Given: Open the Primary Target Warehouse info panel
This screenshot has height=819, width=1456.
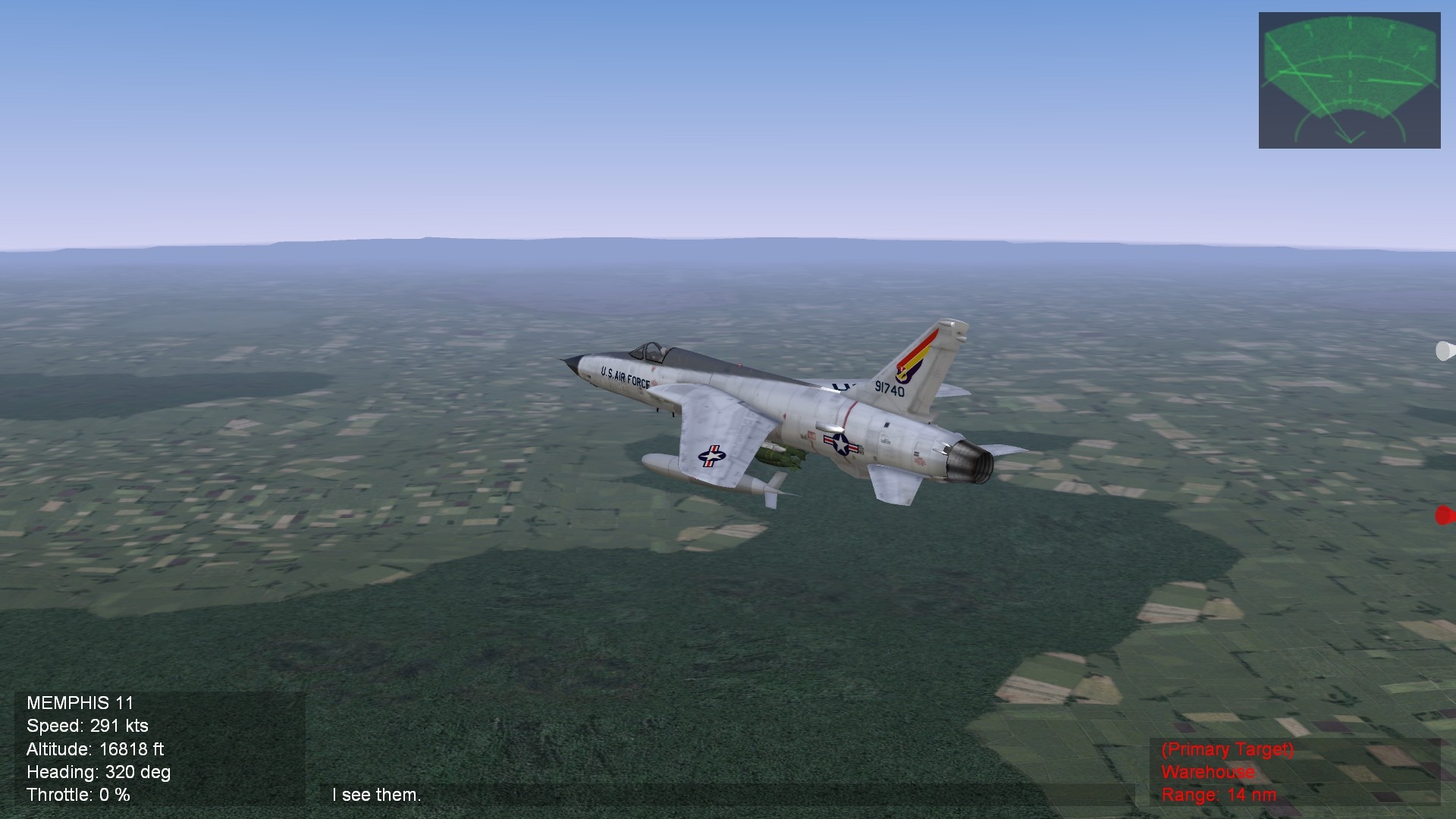Looking at the screenshot, I should pos(1294,772).
